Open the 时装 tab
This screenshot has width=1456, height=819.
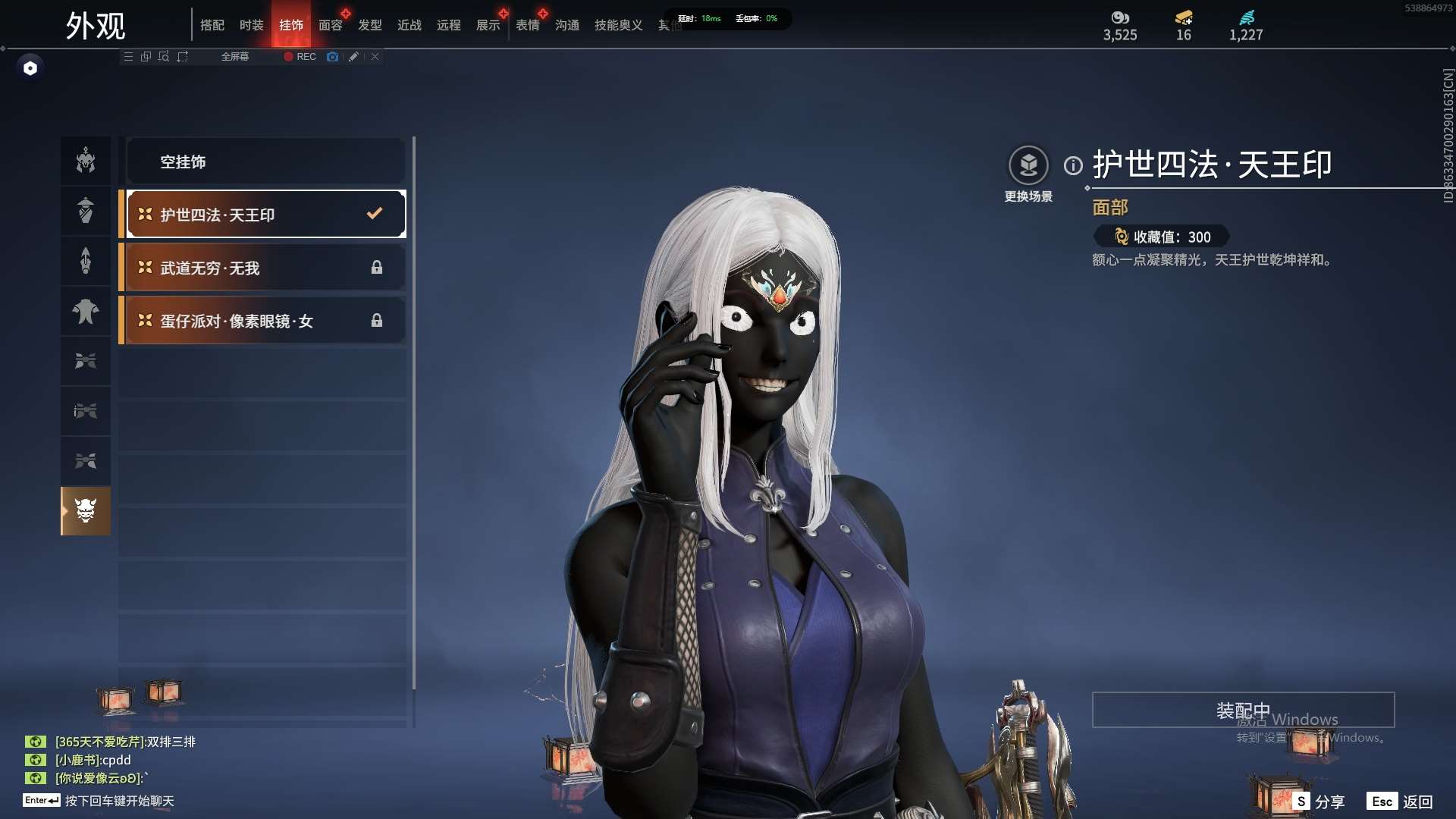252,25
